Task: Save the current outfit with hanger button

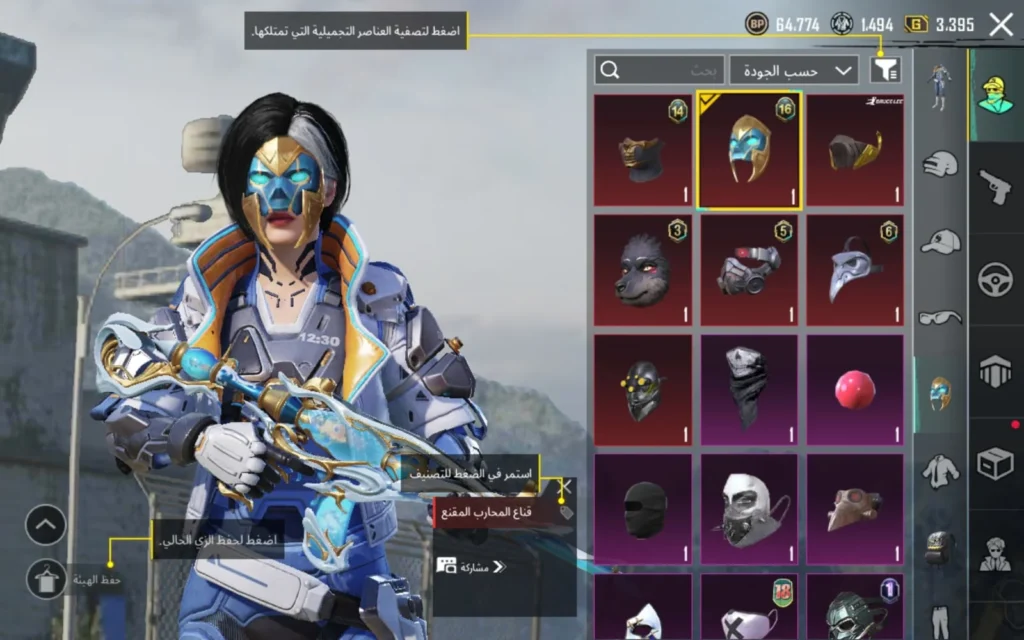Action: [46, 579]
